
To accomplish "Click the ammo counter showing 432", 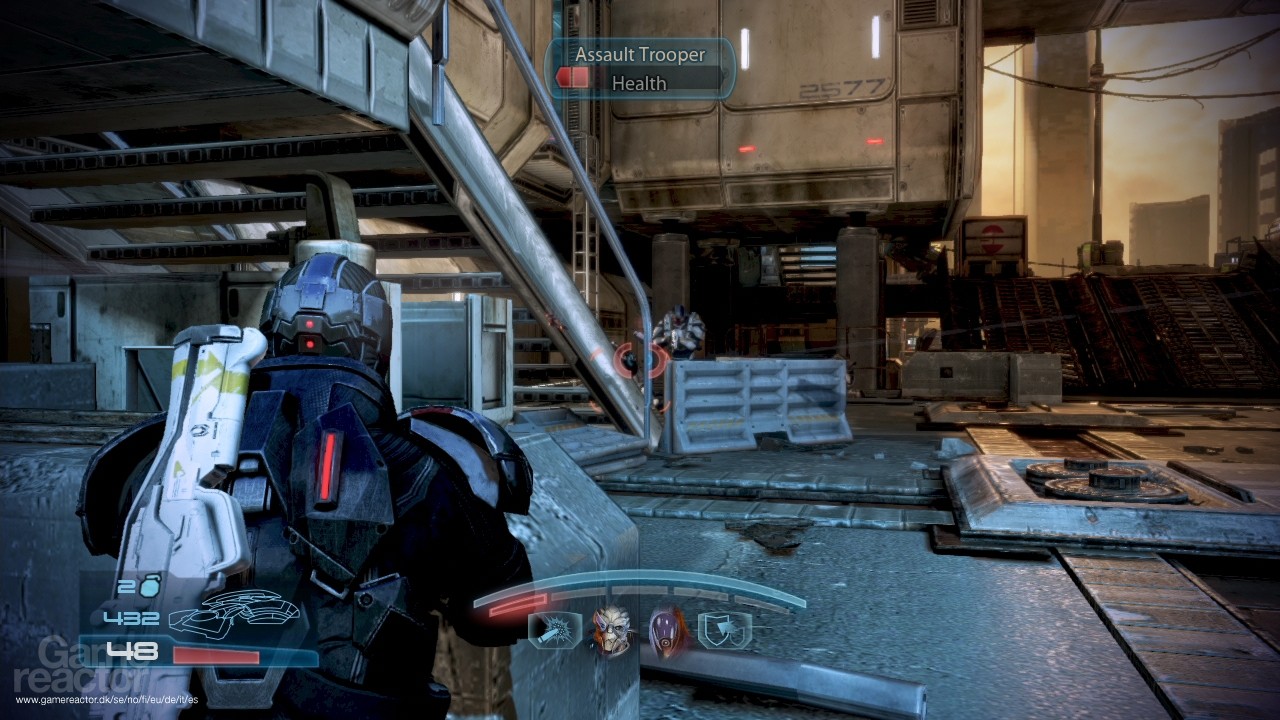I will click(133, 617).
